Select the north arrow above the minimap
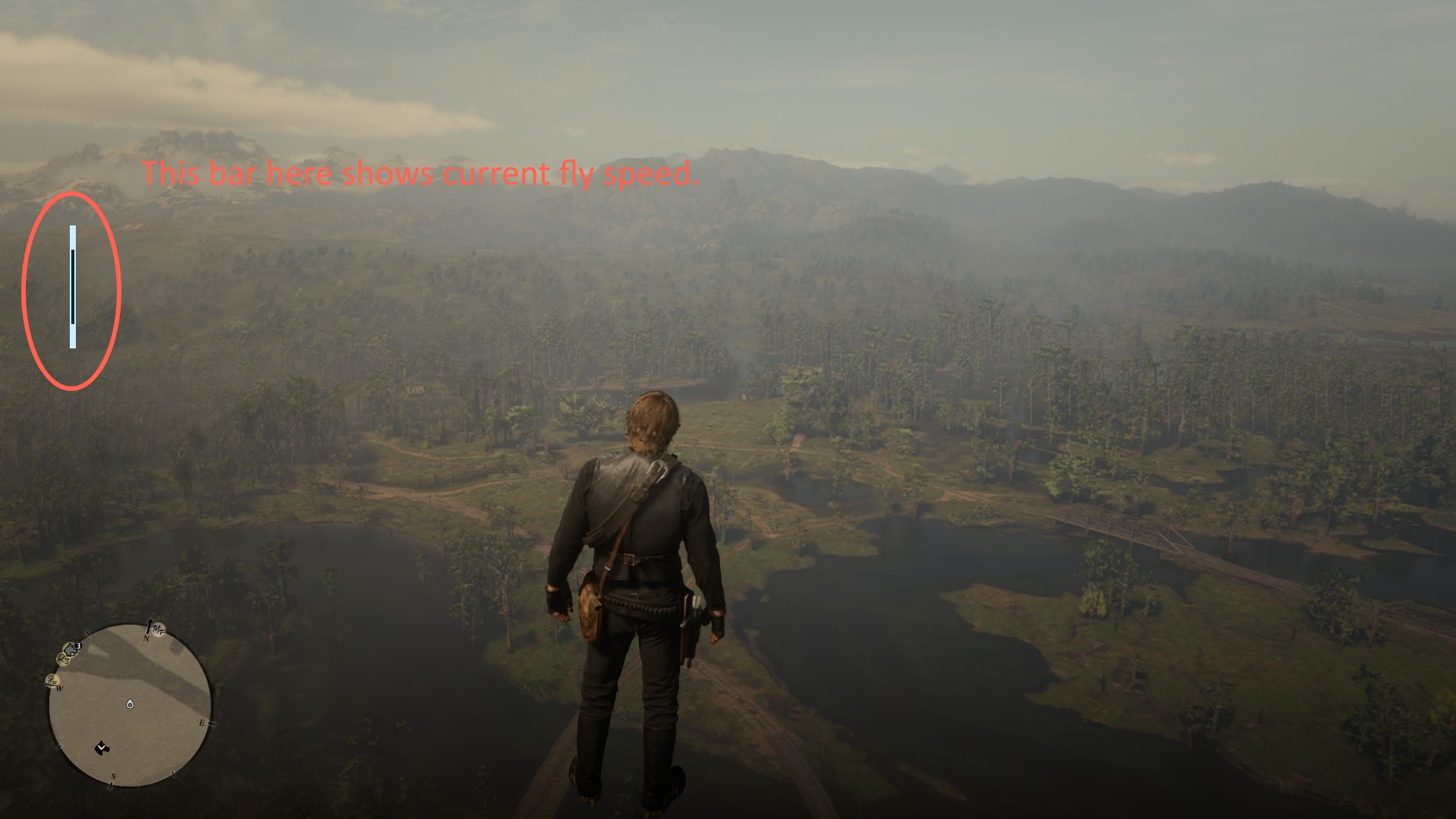Screen dimensions: 1456x819 (149, 625)
